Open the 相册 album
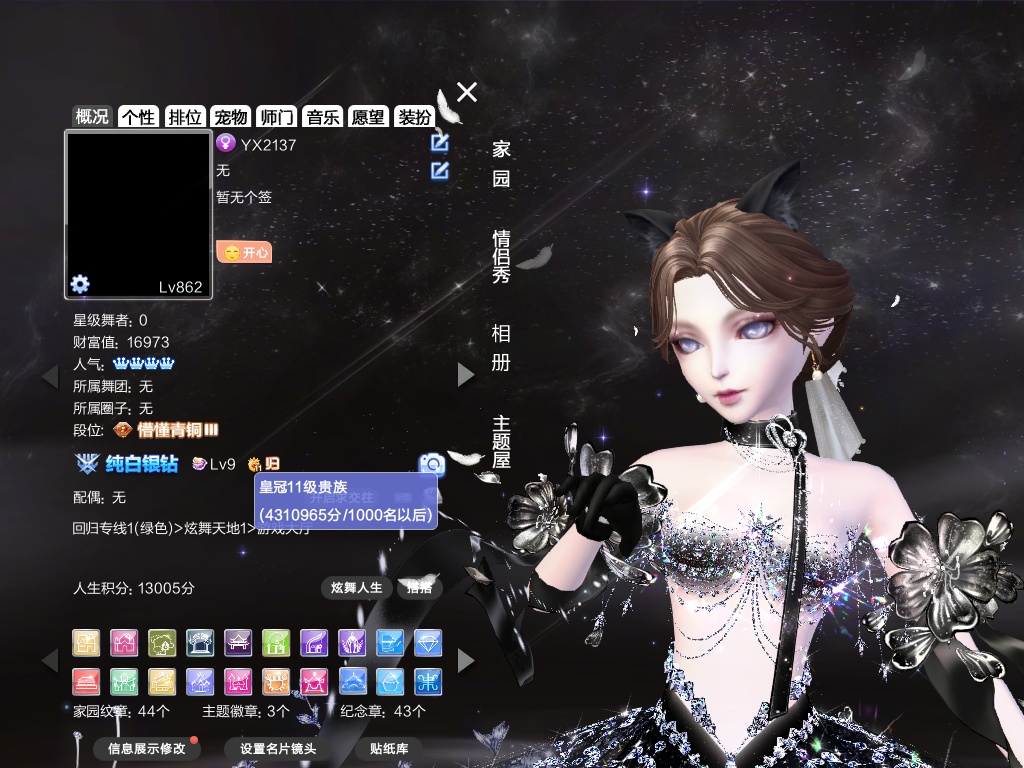Screen dimensions: 1024x768 (x=501, y=347)
